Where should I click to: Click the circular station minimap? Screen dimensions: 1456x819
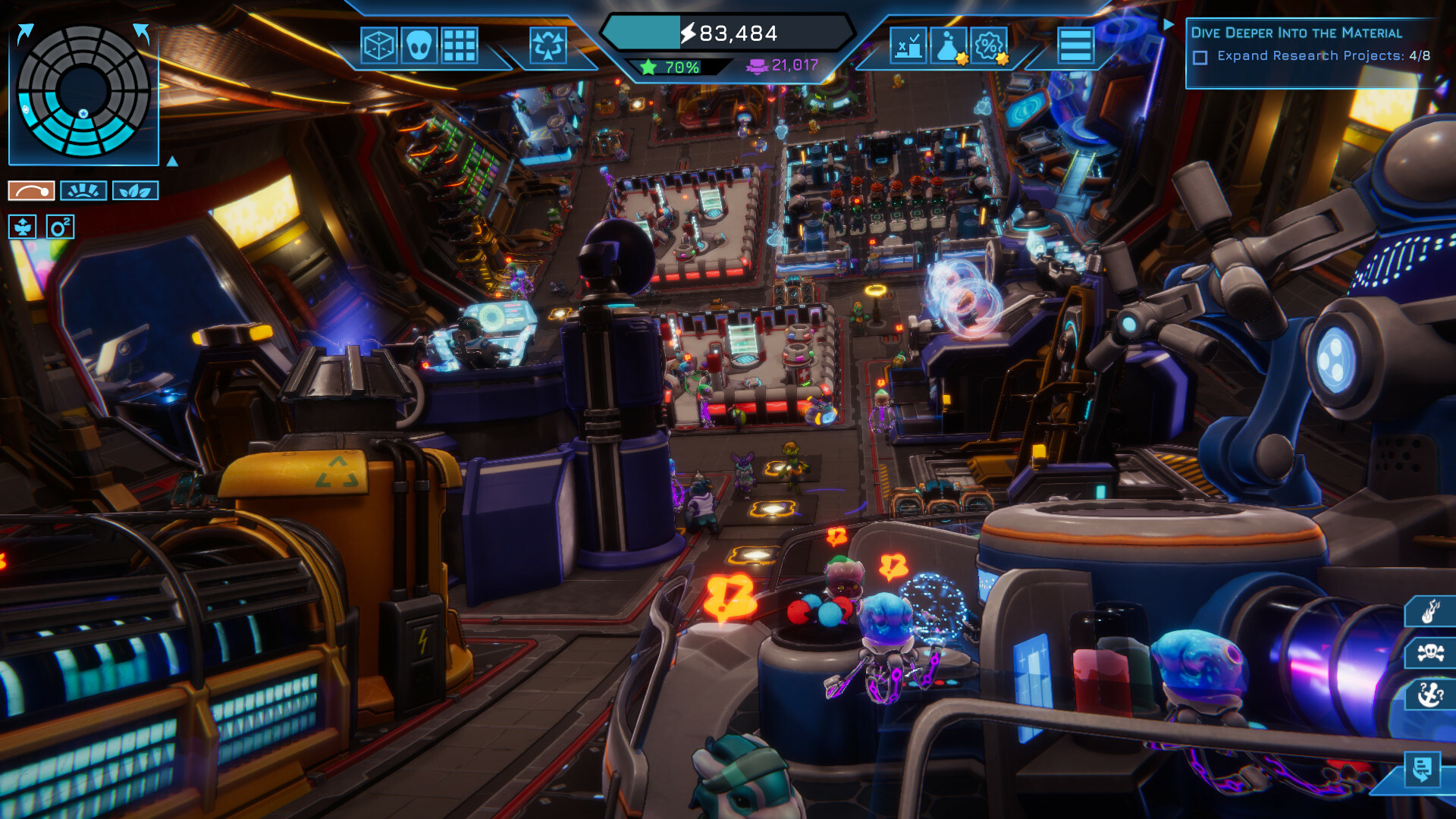tap(82, 93)
